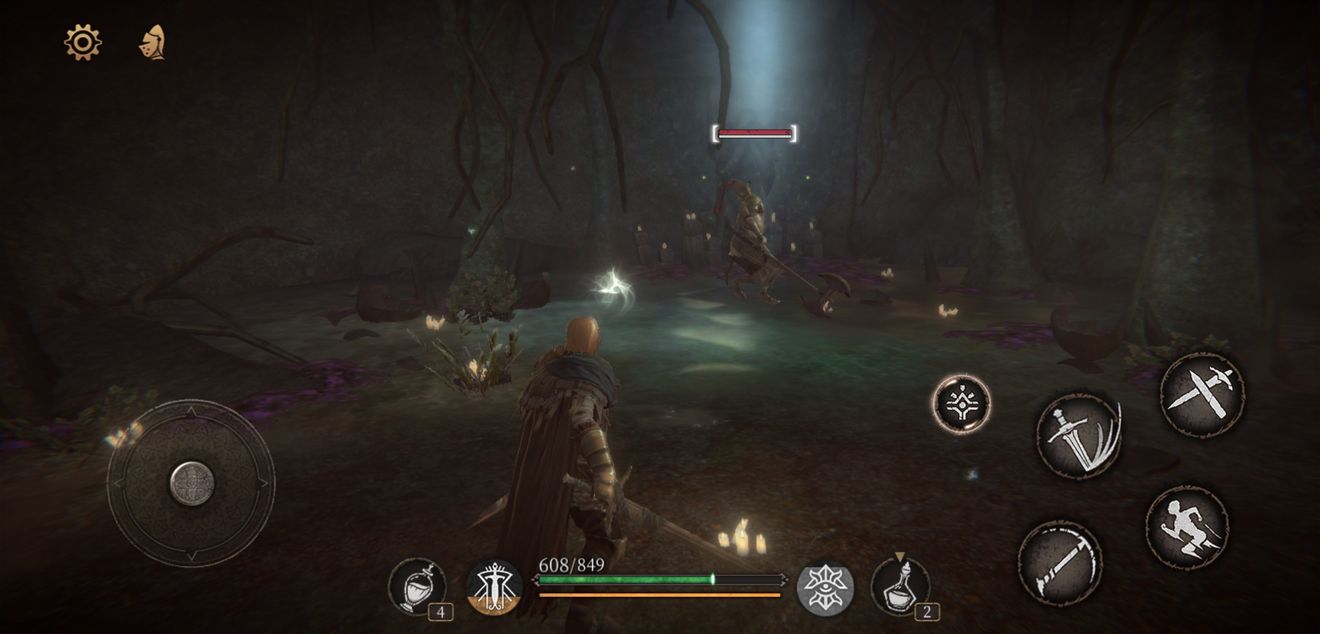
Task: Trigger the spiked star skill icon
Action: [825, 588]
